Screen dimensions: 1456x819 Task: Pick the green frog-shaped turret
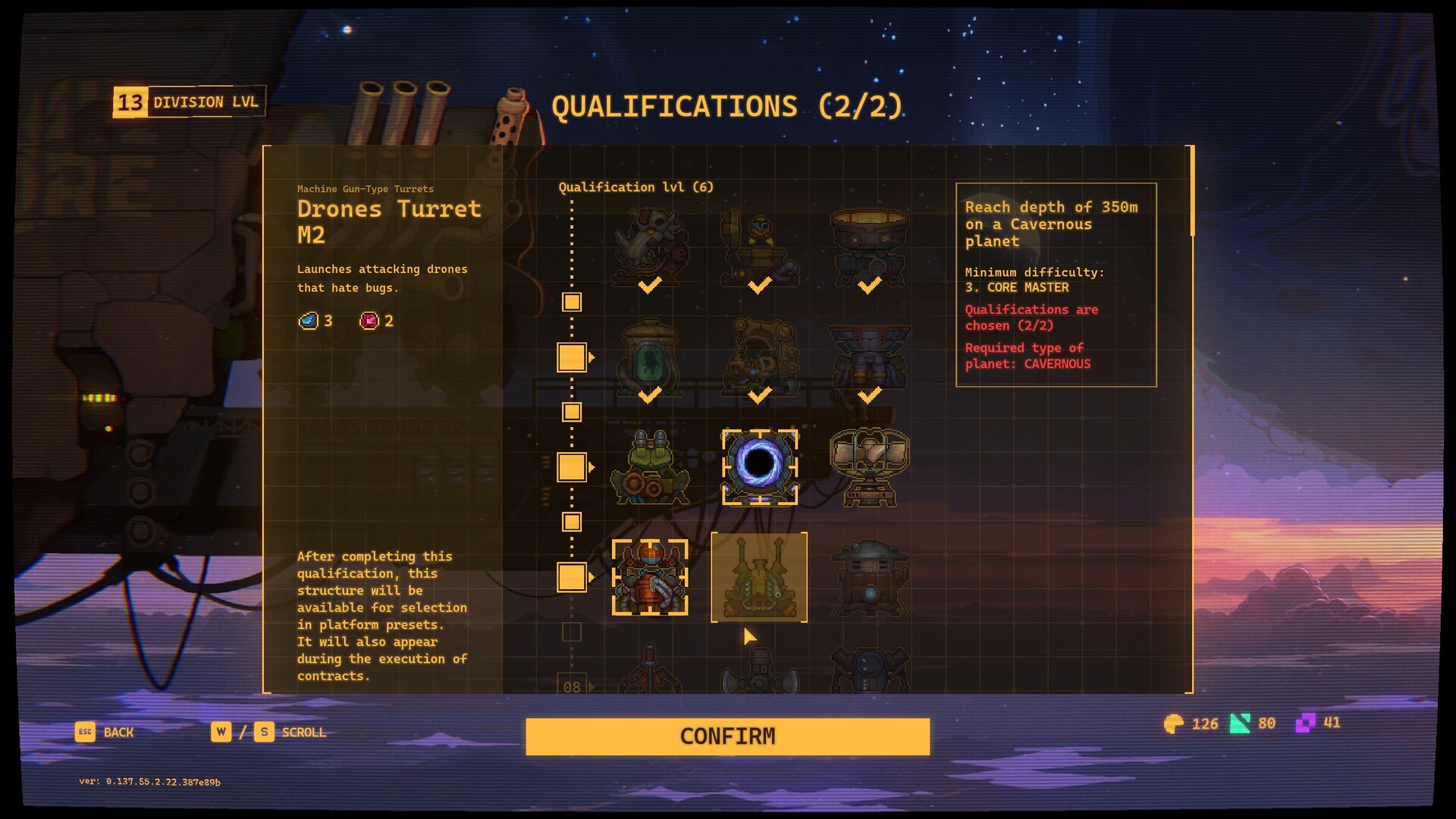click(650, 466)
